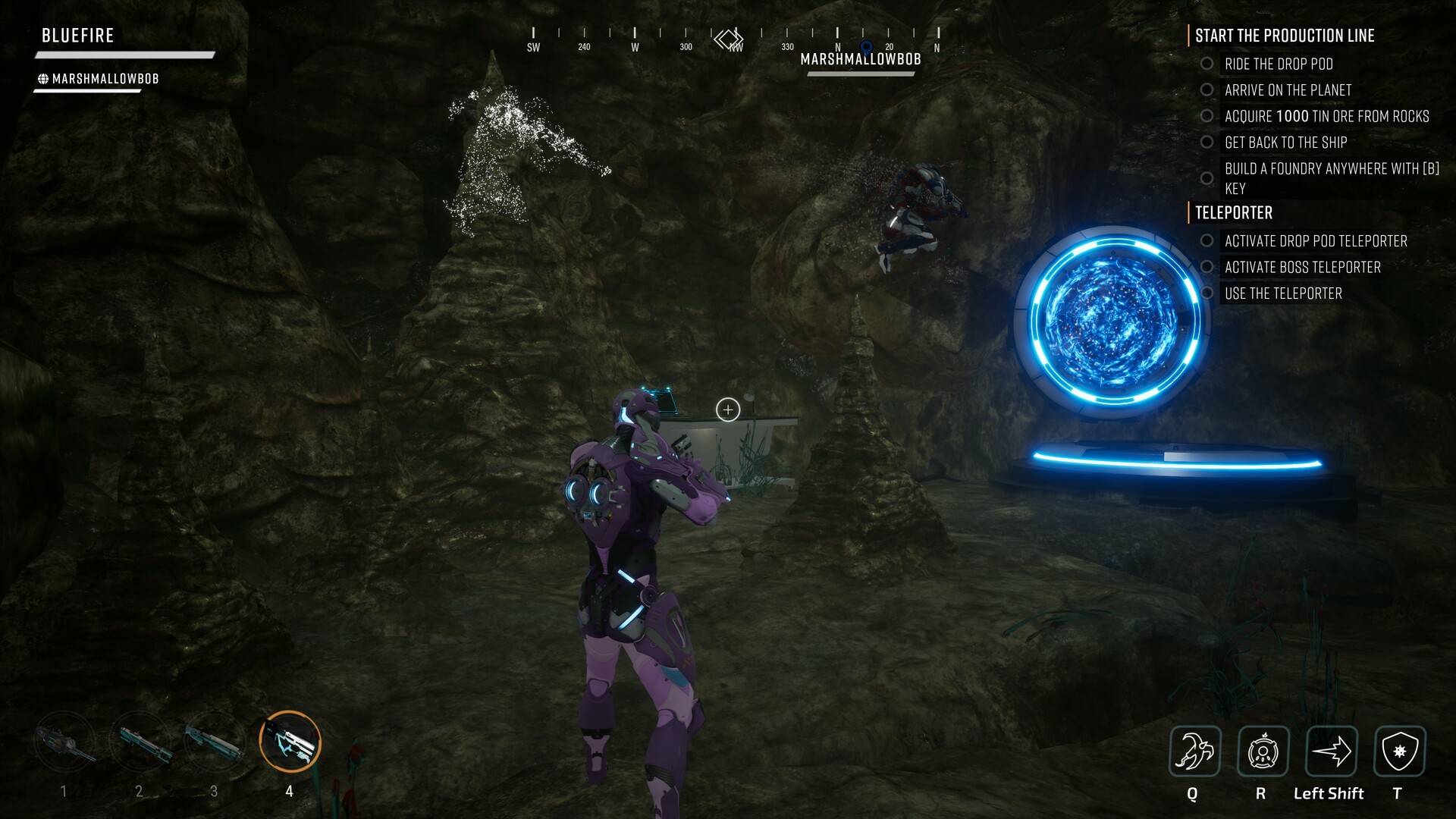
Task: Select the MARSHMALLOWBOB nameplate above the teleporter
Action: [x=860, y=59]
